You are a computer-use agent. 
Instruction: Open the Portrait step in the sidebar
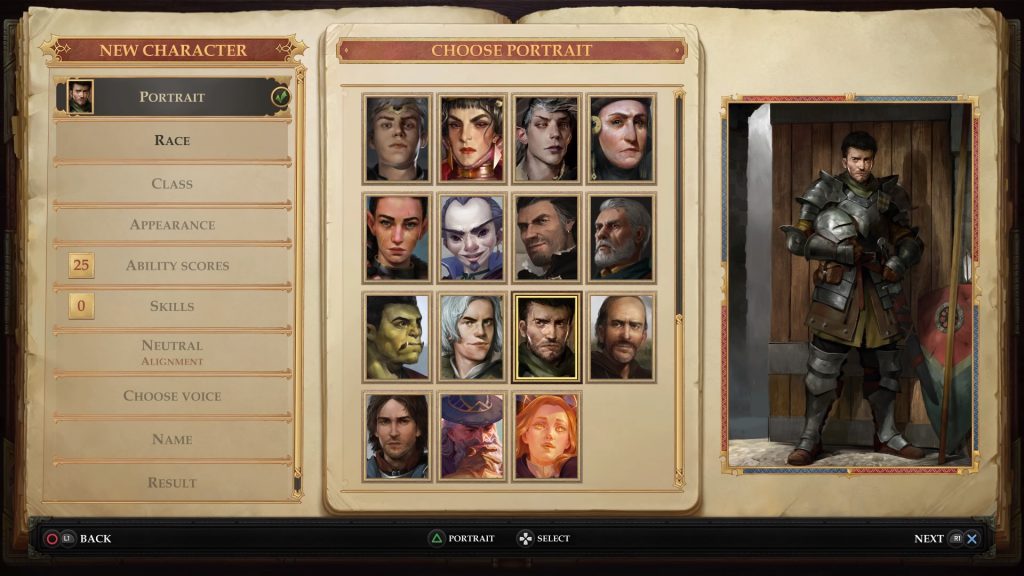click(x=172, y=97)
